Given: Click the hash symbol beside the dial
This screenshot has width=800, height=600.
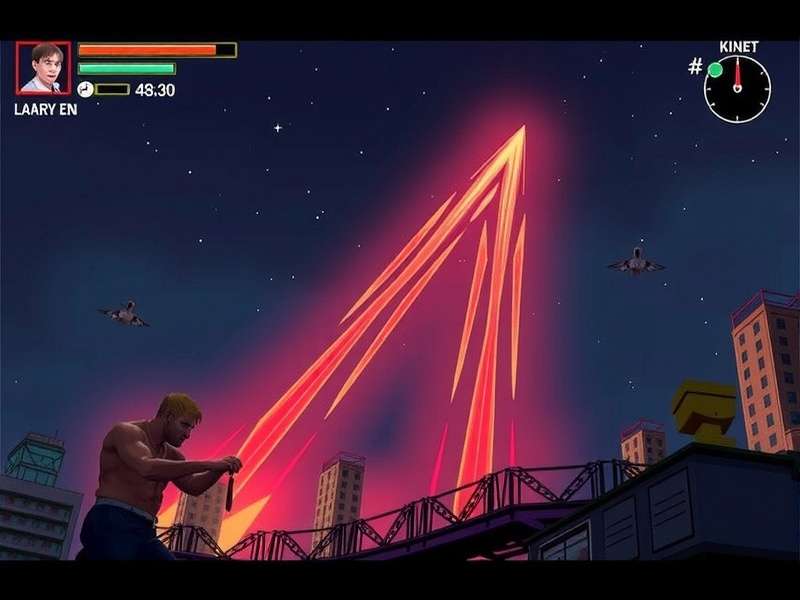Looking at the screenshot, I should (695, 67).
